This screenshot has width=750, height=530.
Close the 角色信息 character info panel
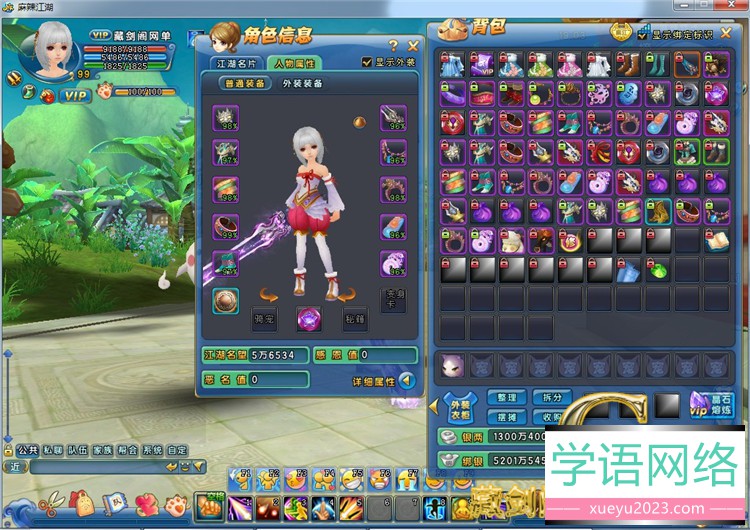413,45
